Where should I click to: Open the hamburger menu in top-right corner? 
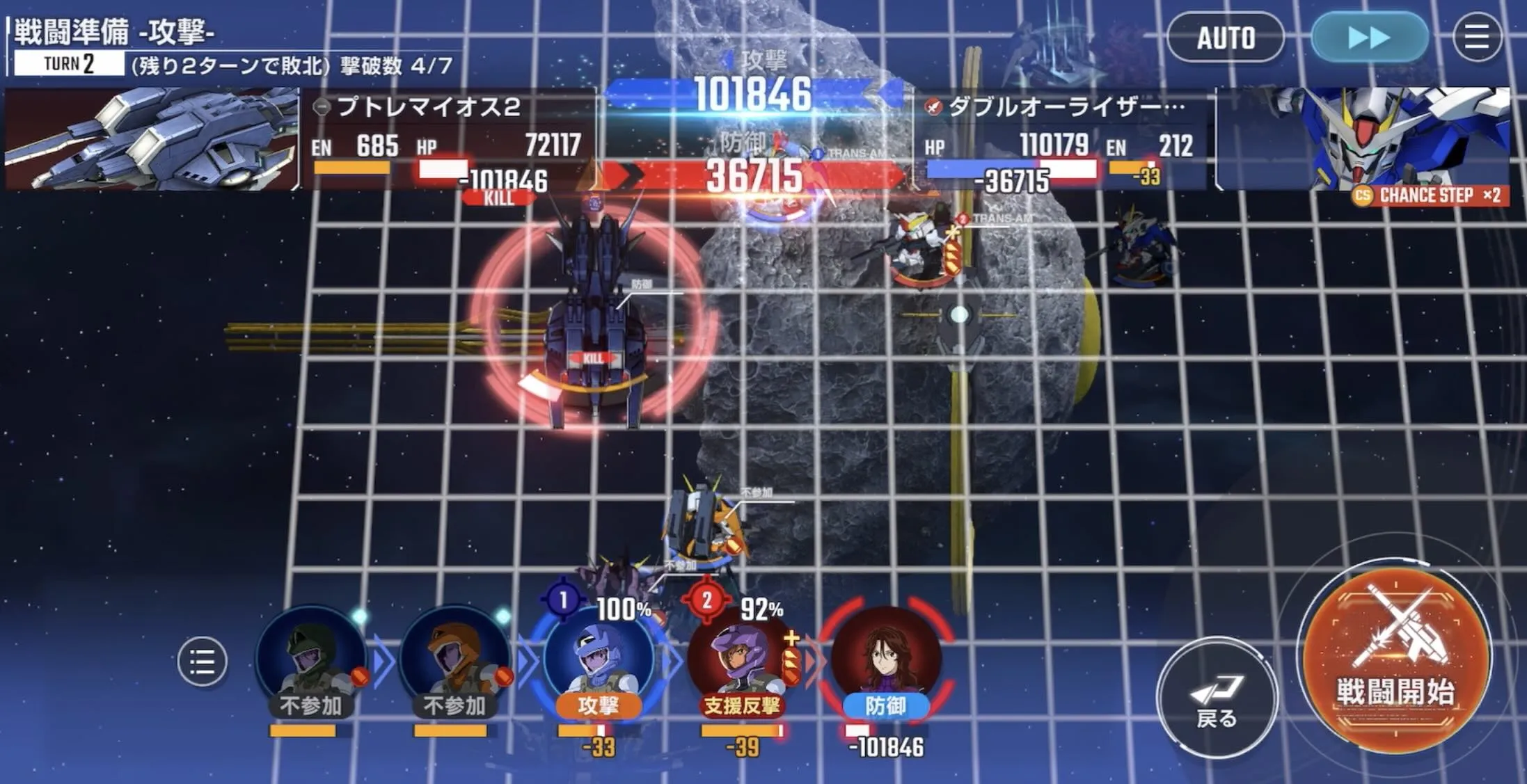[1478, 38]
